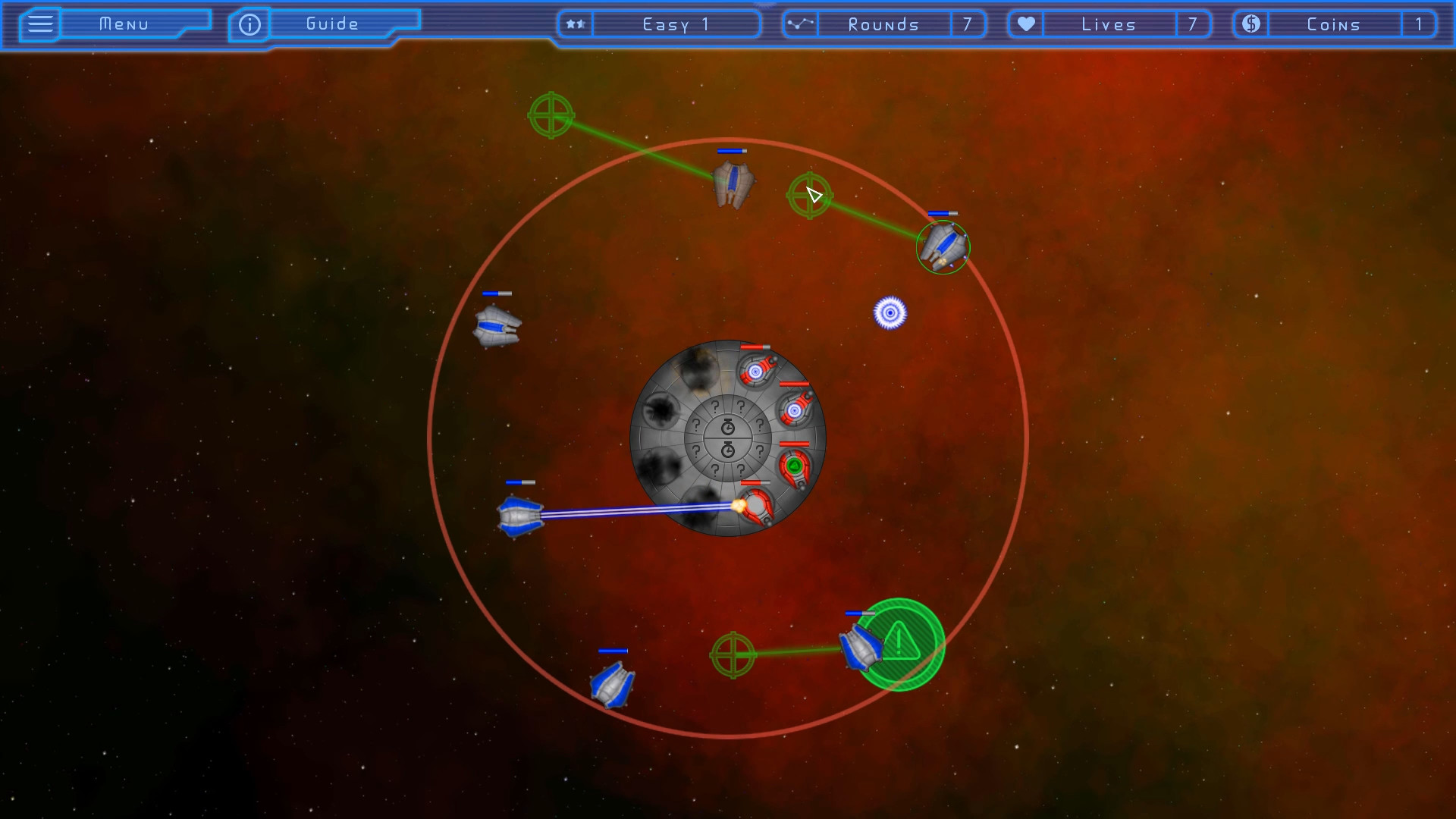Click the double-star difficulty icon
Viewport: 1456px width, 819px height.
click(575, 24)
